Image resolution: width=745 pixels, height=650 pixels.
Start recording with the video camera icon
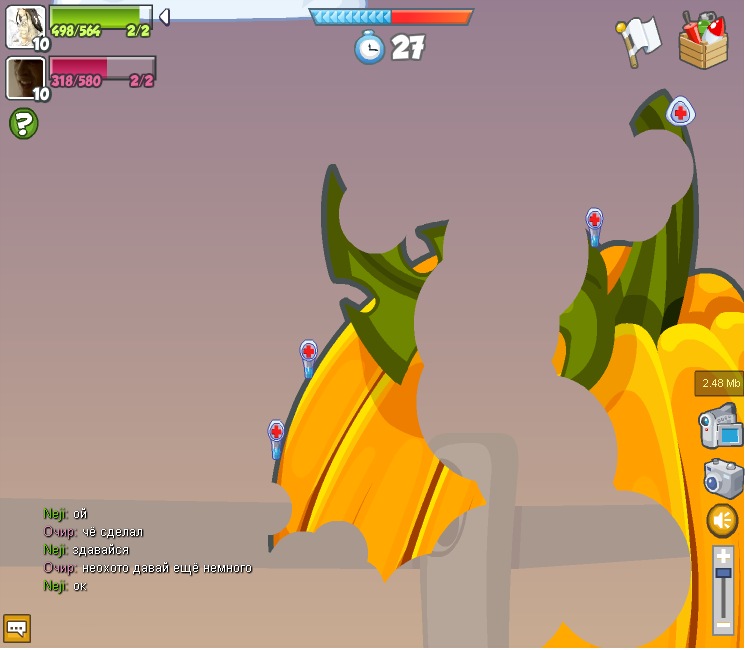721,427
